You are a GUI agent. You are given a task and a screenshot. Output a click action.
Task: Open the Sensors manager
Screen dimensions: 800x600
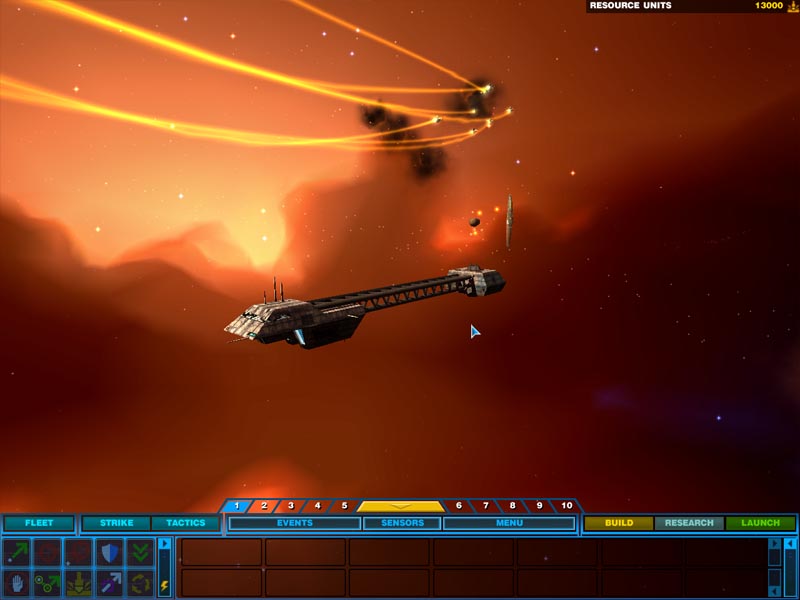[x=401, y=523]
